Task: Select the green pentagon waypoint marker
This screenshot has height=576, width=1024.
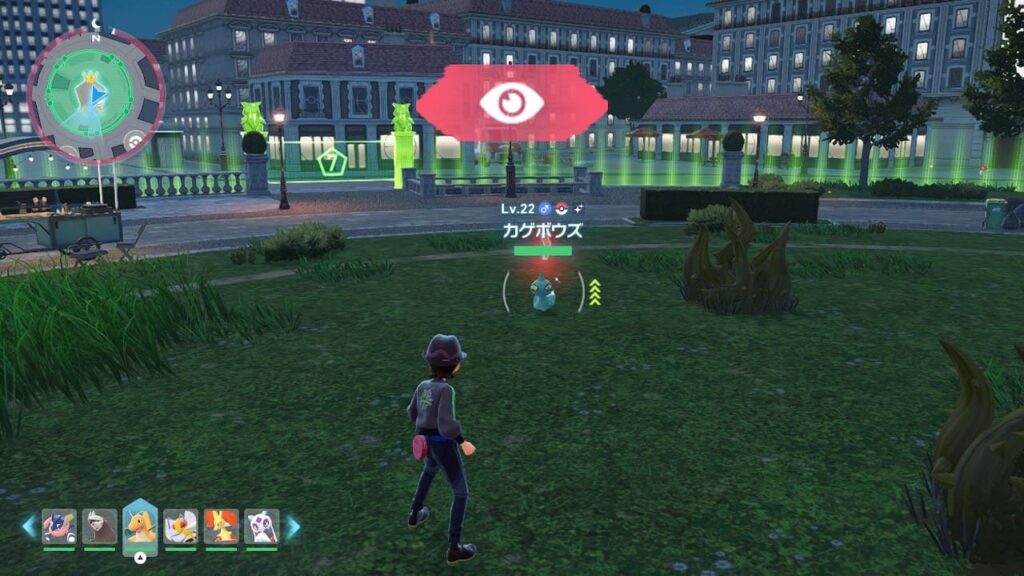Action: [x=331, y=160]
